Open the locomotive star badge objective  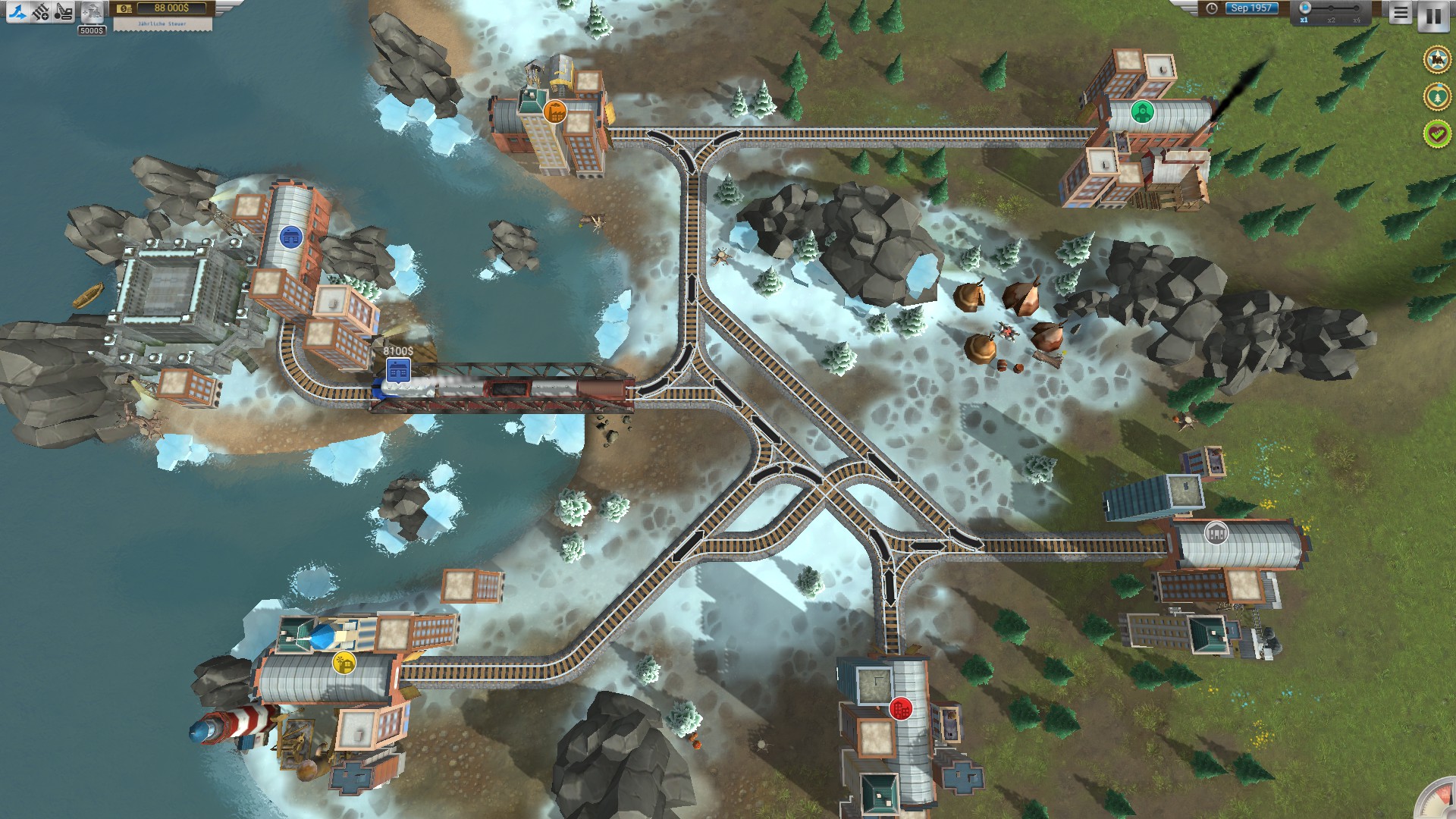(x=1436, y=59)
